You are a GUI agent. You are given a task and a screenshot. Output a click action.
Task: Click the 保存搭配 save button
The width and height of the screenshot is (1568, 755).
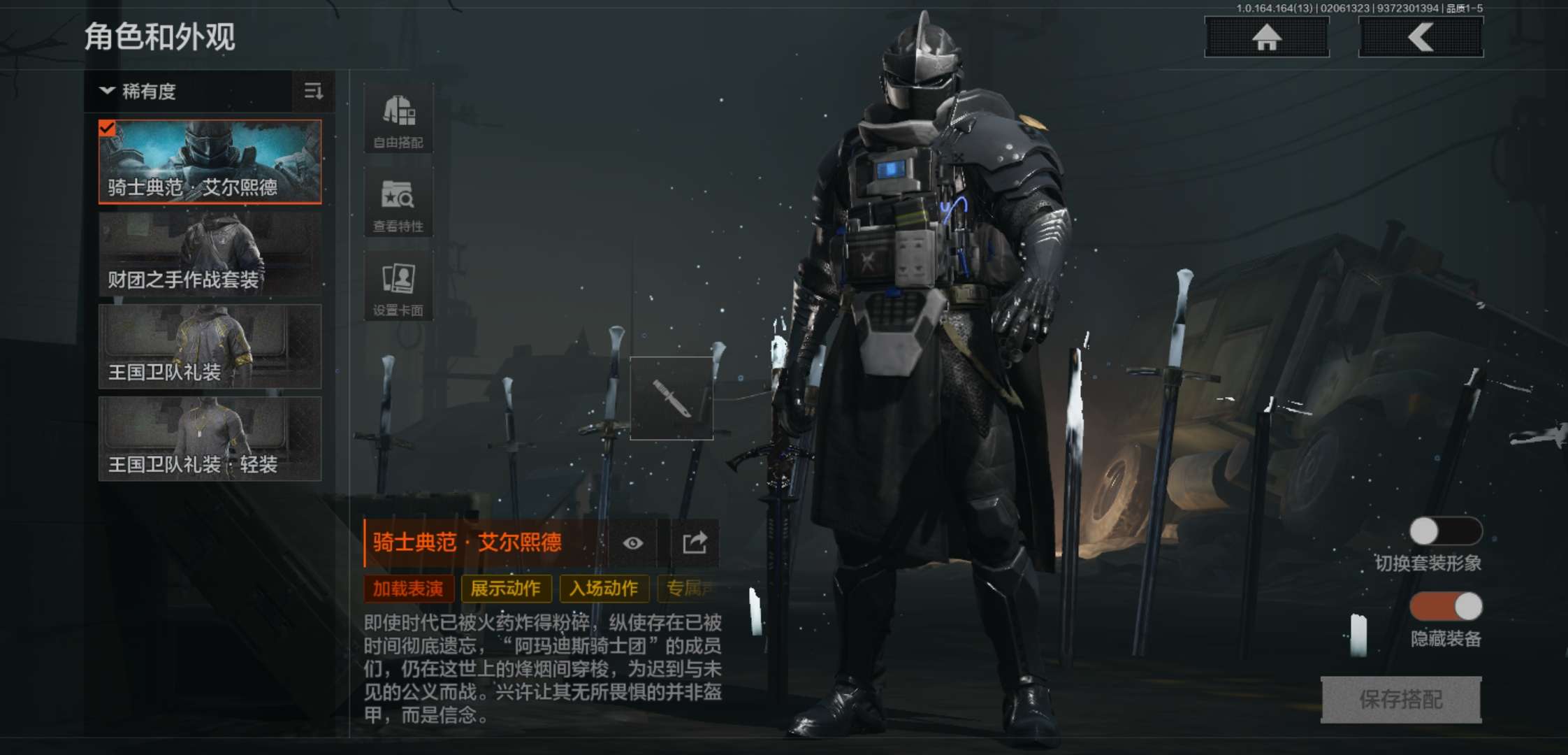pyautogui.click(x=1400, y=699)
